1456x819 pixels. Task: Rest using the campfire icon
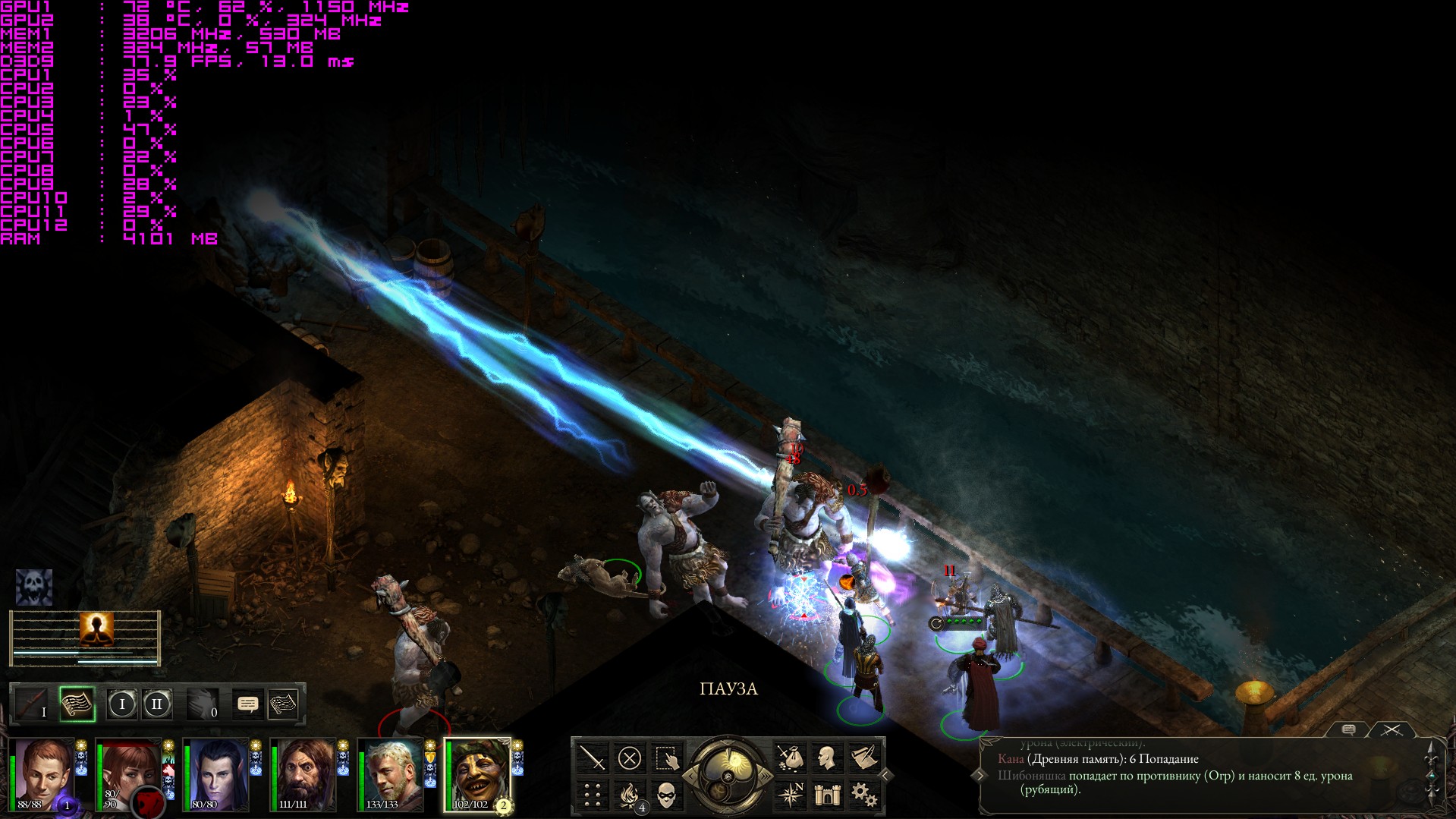(x=629, y=795)
